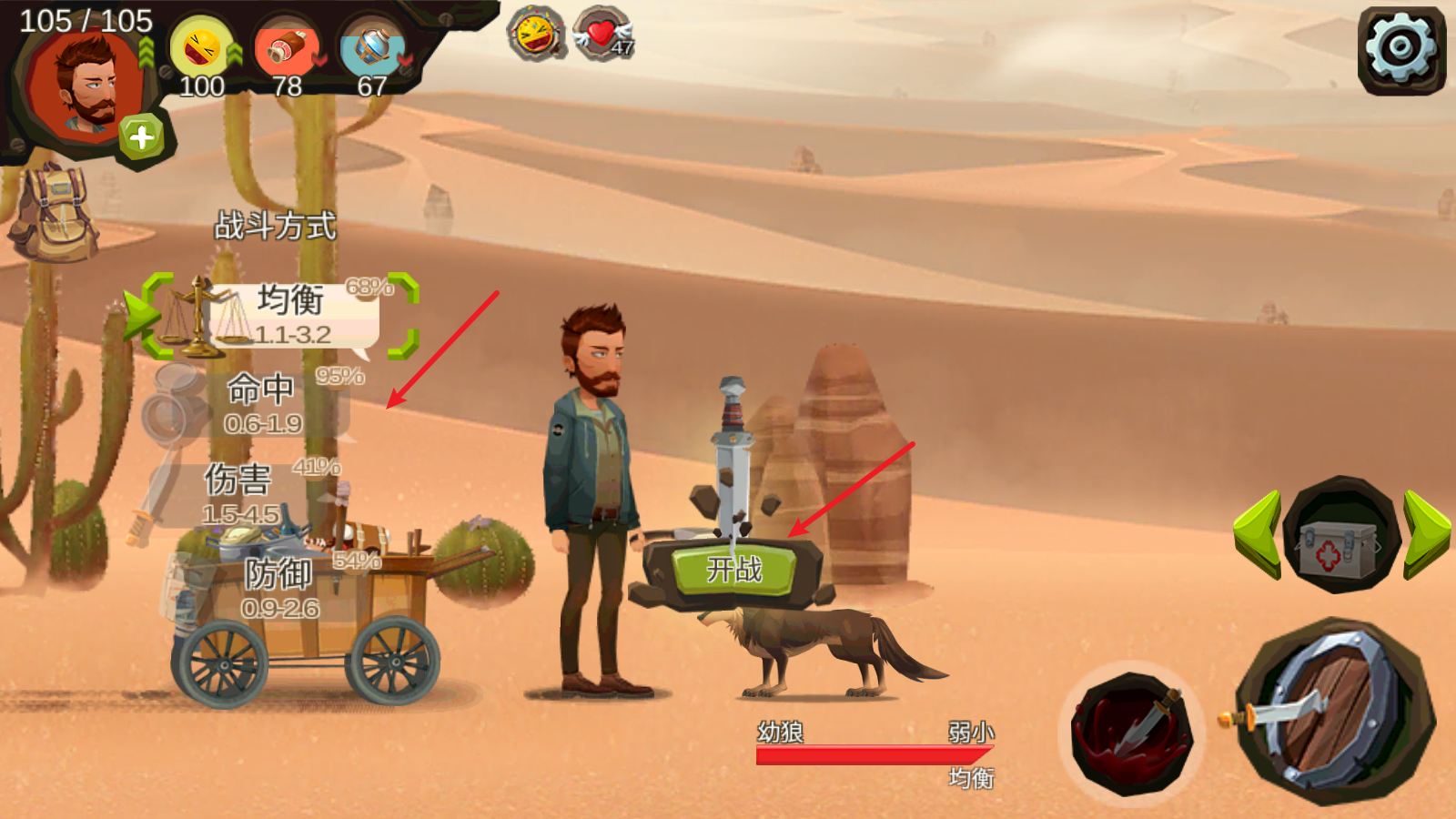
Task: Open the backpack inventory
Action: [x=55, y=216]
